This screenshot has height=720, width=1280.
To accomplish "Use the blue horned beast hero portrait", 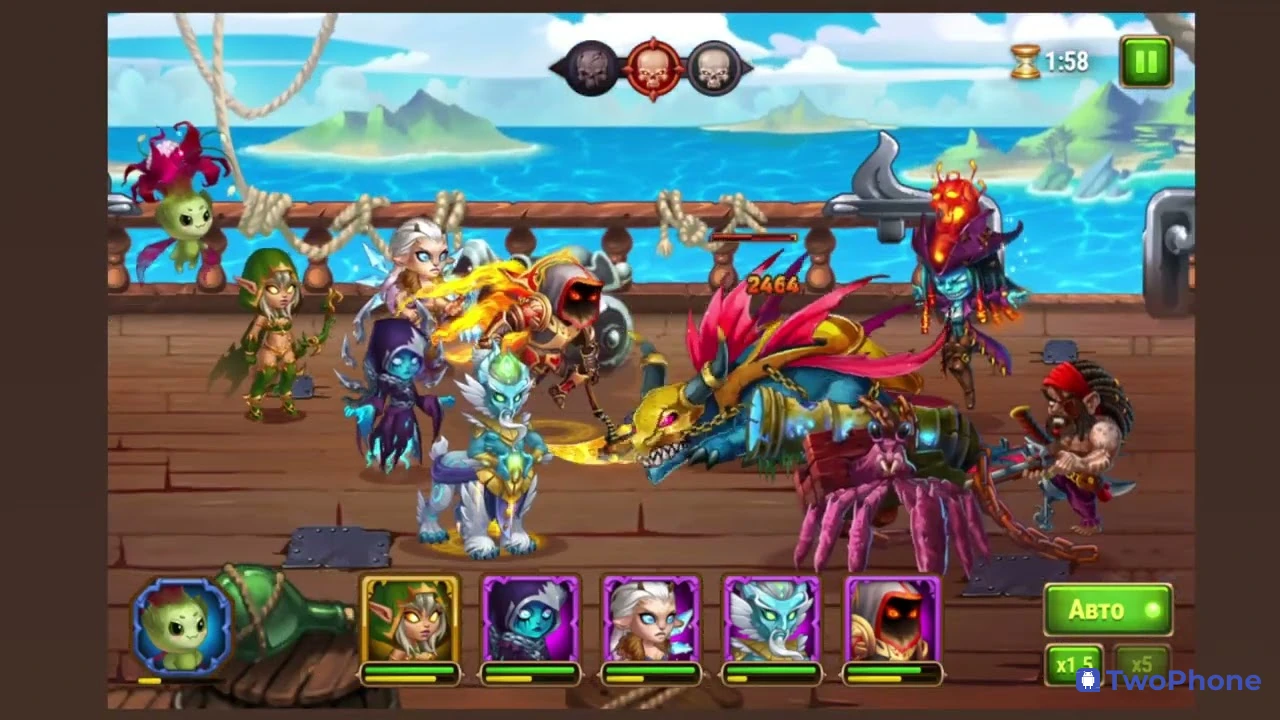I will click(771, 620).
